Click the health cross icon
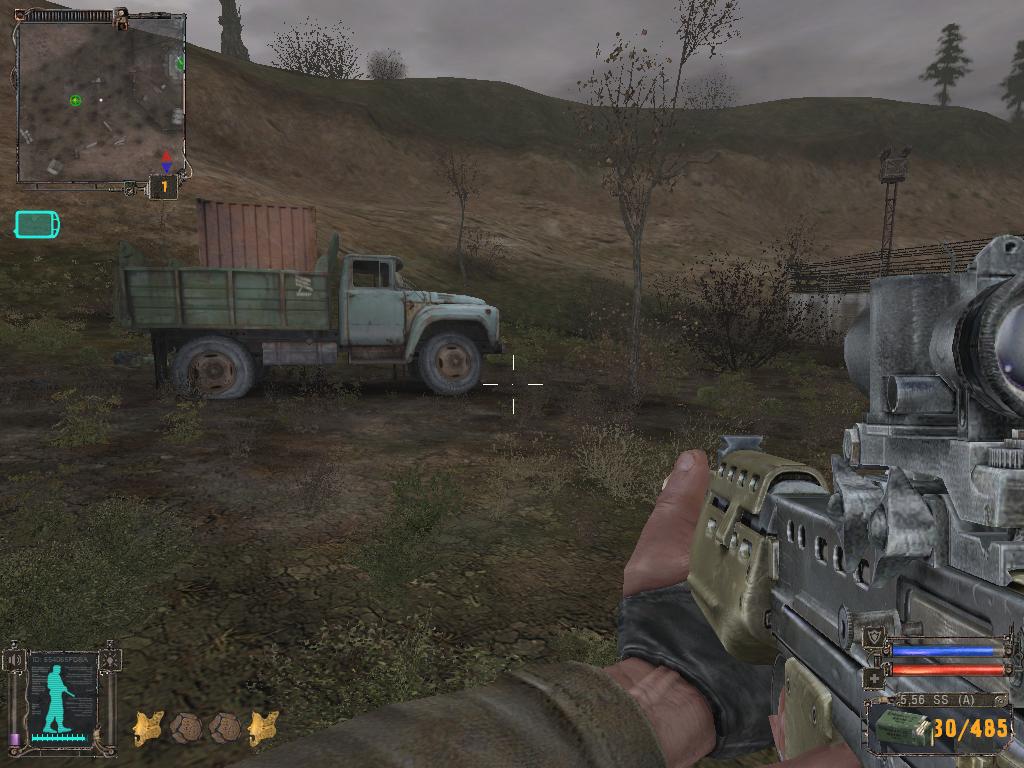1024x768 pixels. (x=872, y=676)
